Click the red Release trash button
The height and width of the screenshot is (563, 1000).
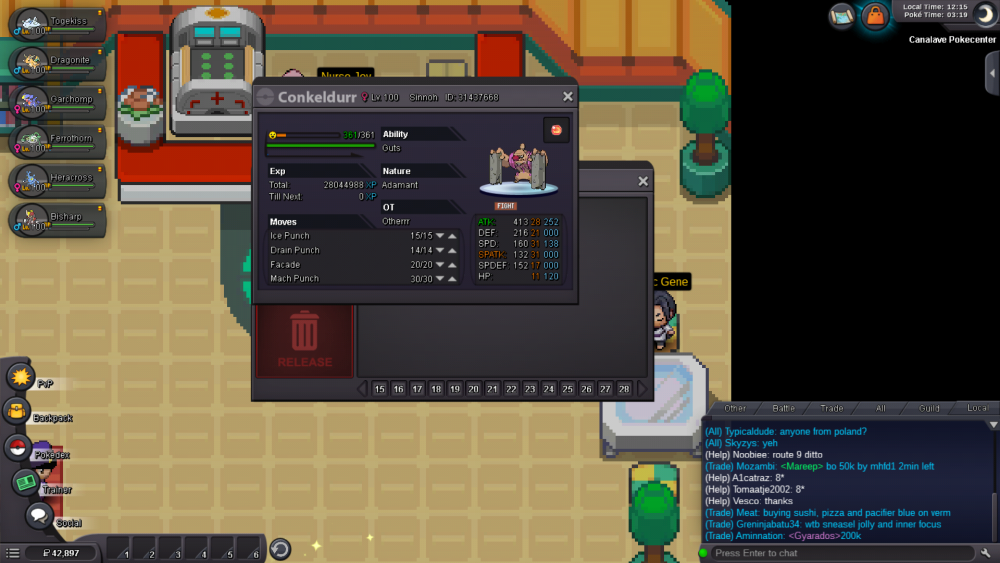304,339
